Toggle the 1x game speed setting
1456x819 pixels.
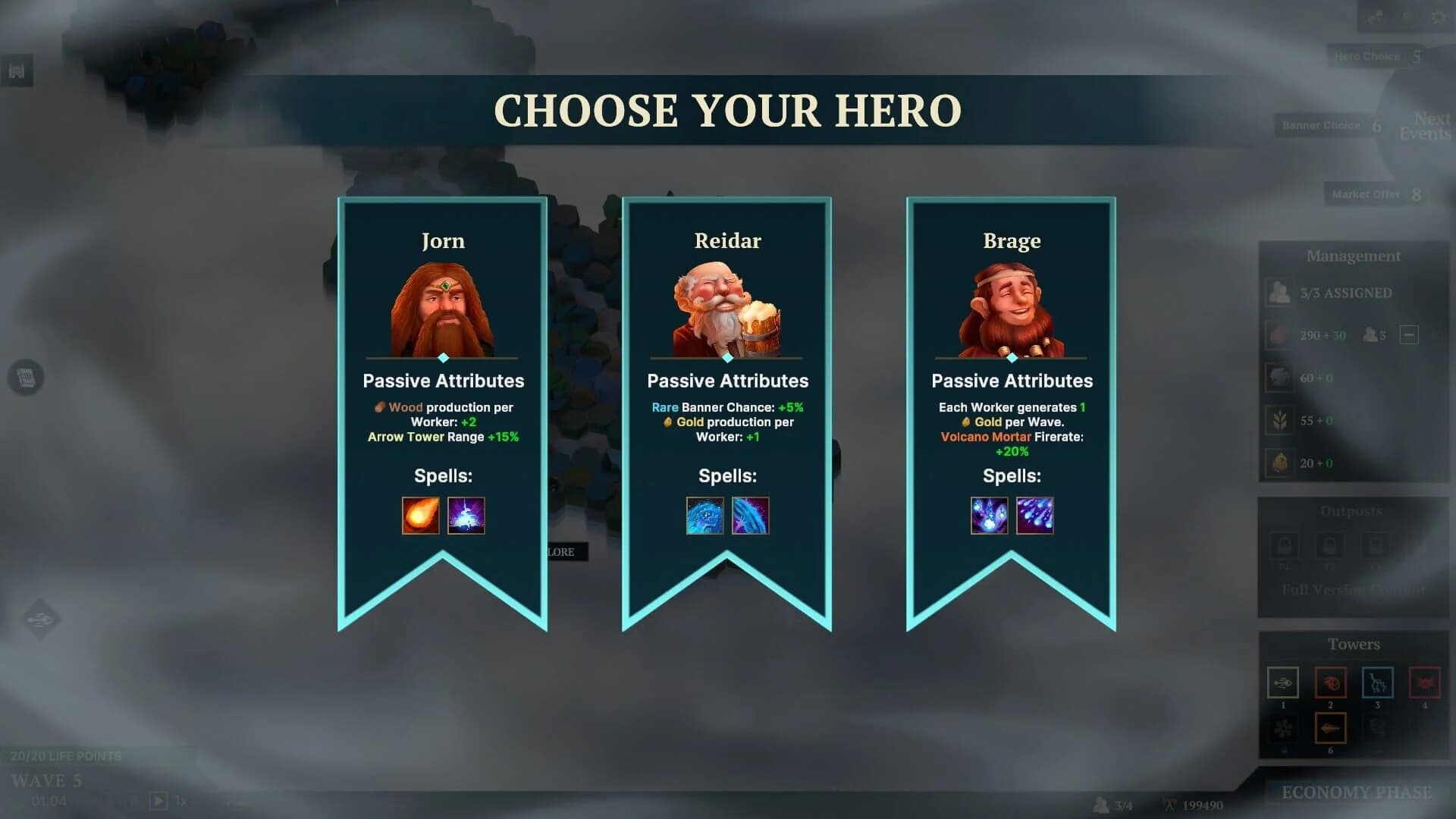click(180, 801)
